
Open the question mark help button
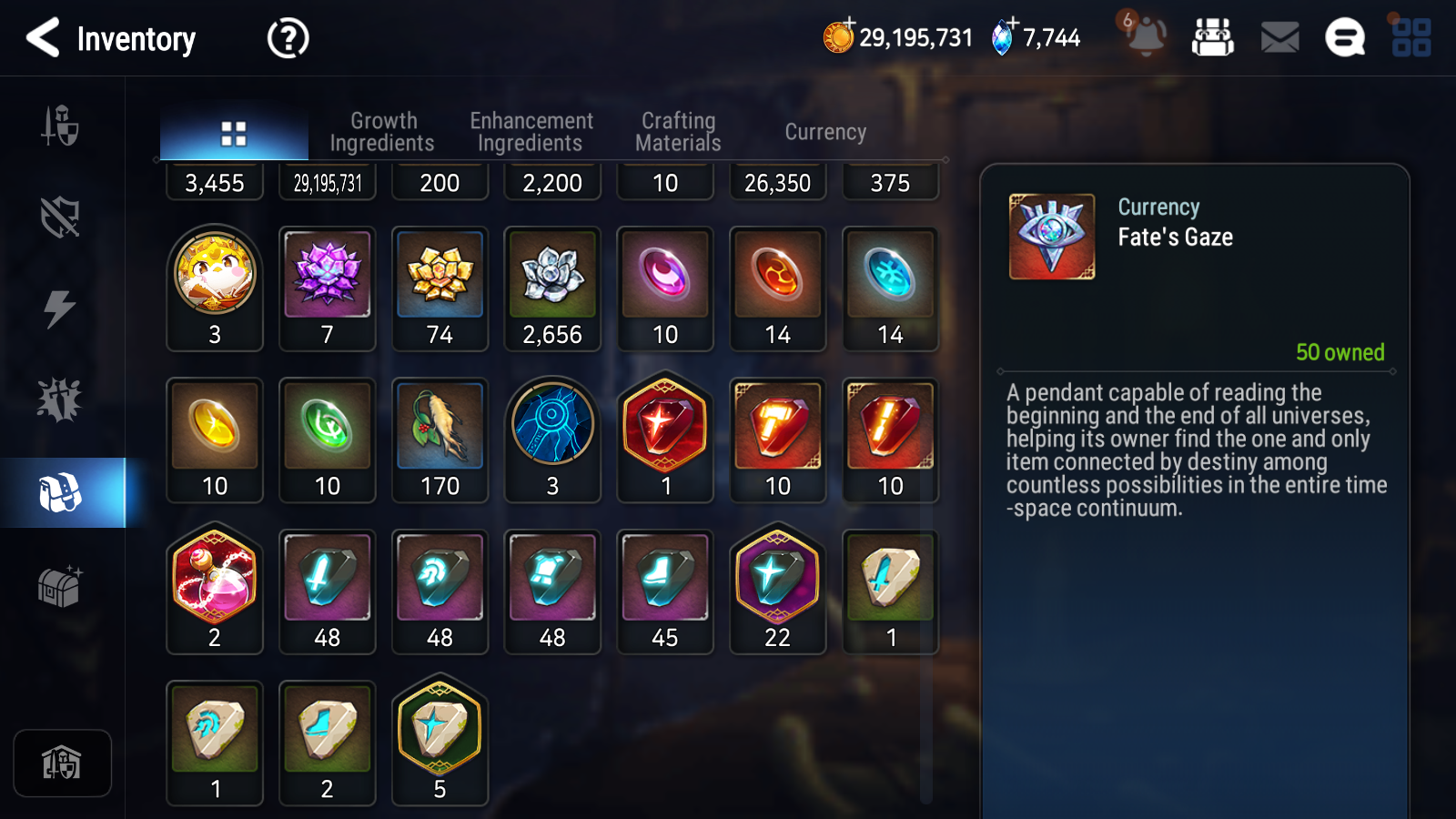pyautogui.click(x=288, y=38)
